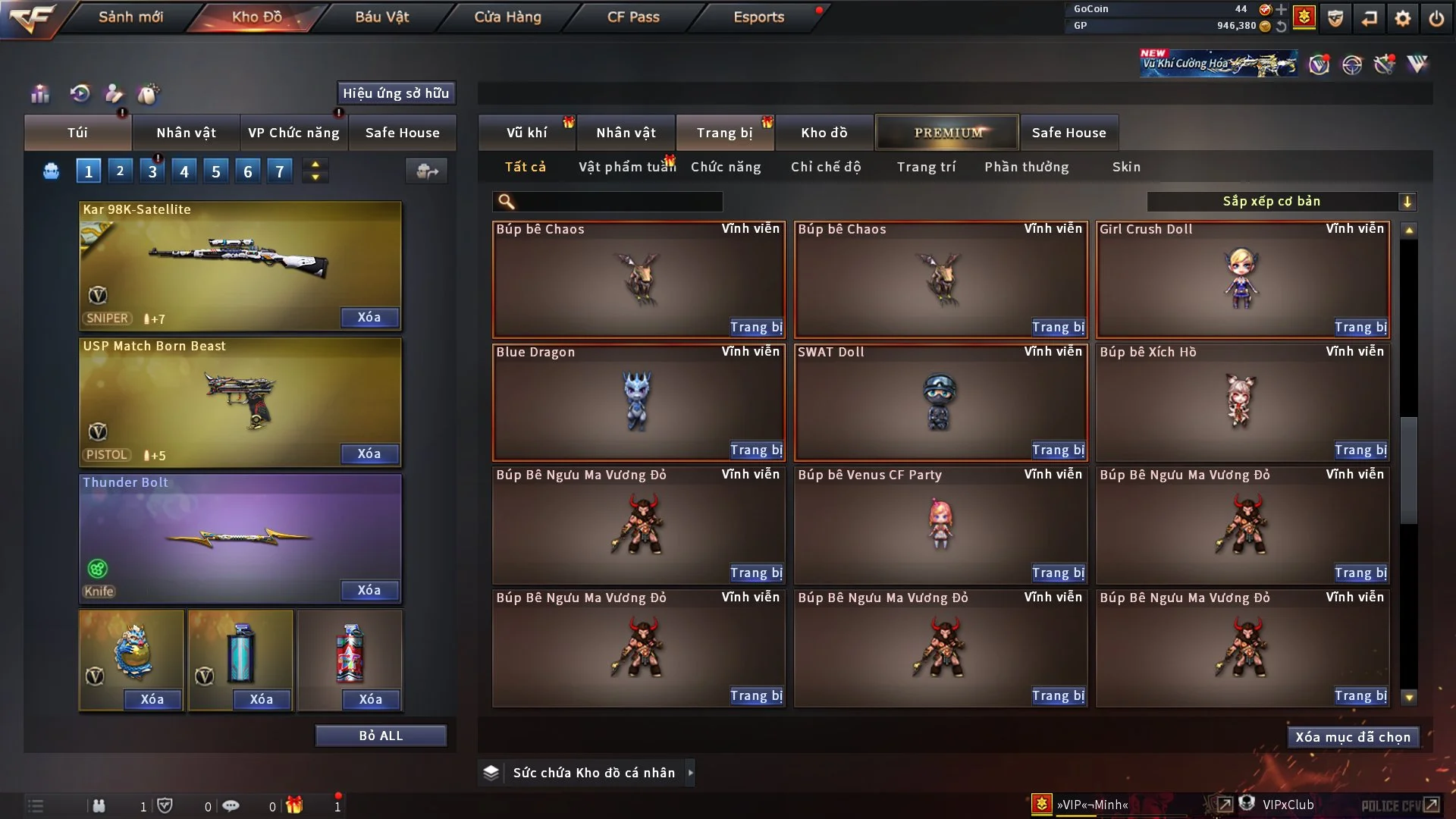
Task: Switch to the Trang bị tab
Action: [724, 133]
